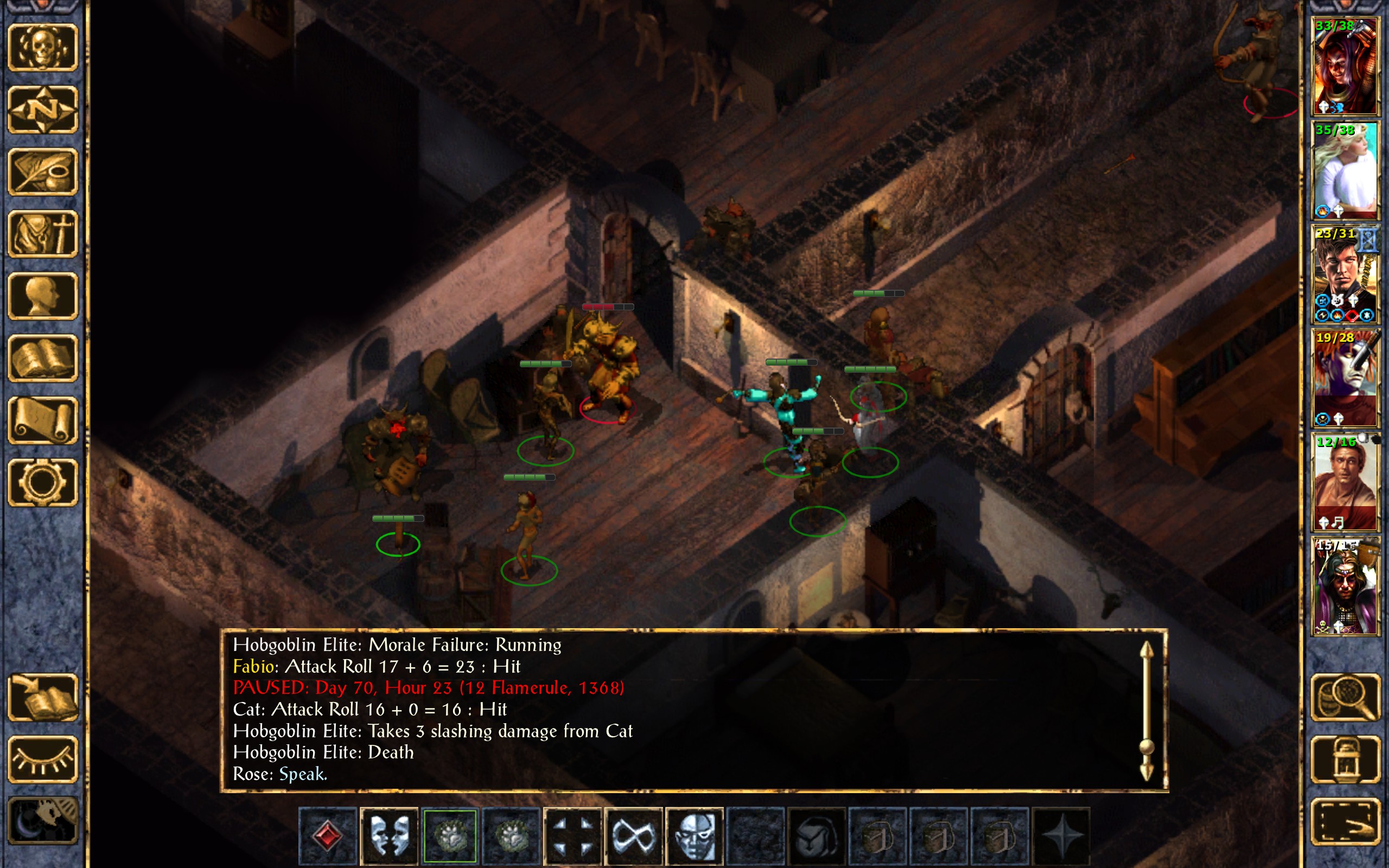
Task: Open the mage spellbook
Action: pos(42,358)
